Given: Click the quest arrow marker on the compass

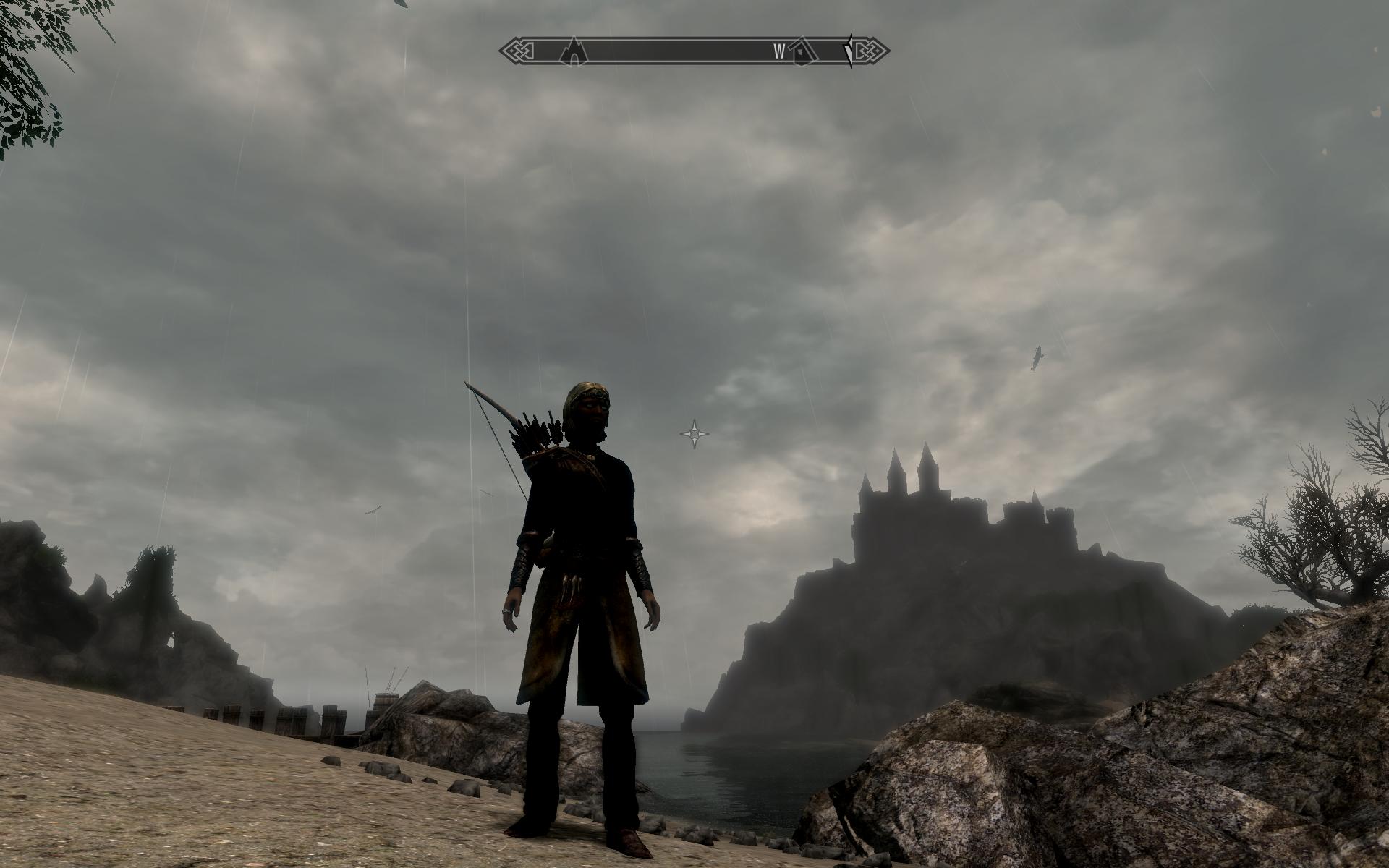Looking at the screenshot, I should (849, 51).
